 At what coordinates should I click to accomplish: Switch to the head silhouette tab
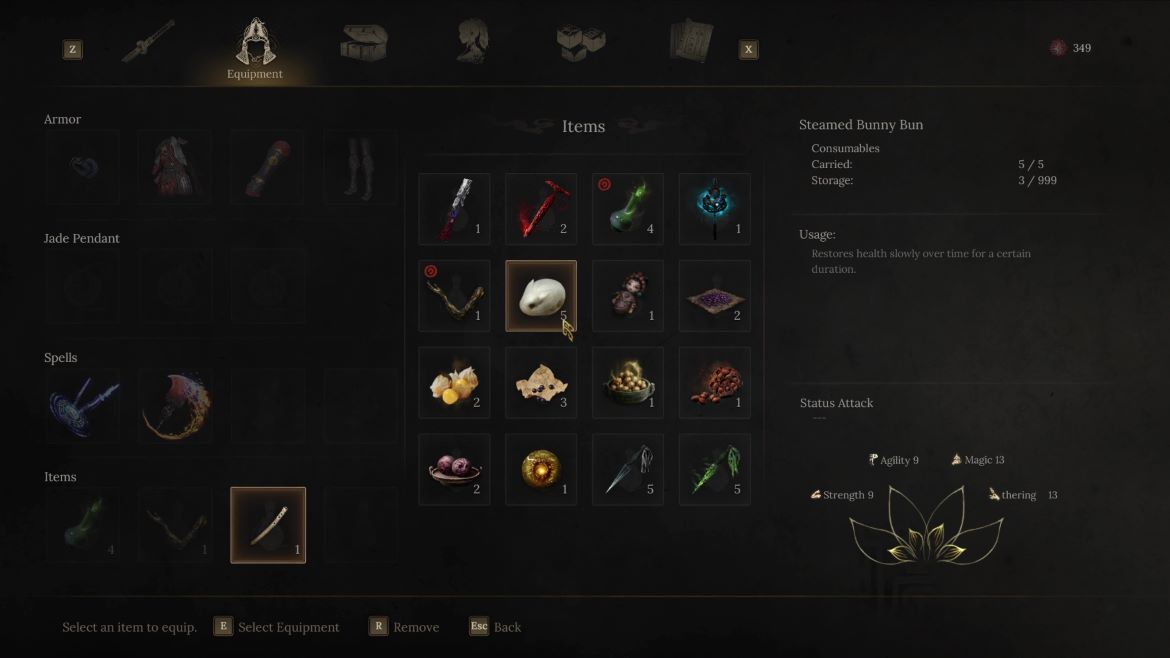(472, 43)
